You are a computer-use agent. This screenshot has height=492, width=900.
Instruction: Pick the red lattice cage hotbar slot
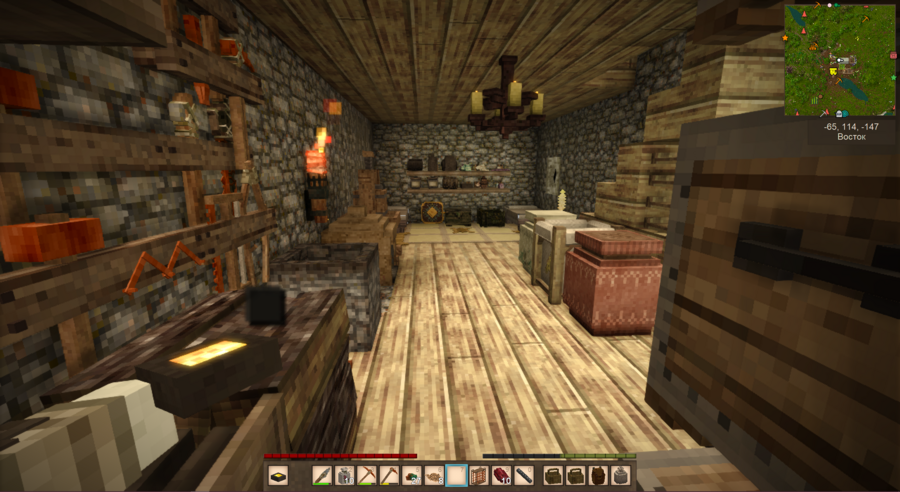click(478, 476)
